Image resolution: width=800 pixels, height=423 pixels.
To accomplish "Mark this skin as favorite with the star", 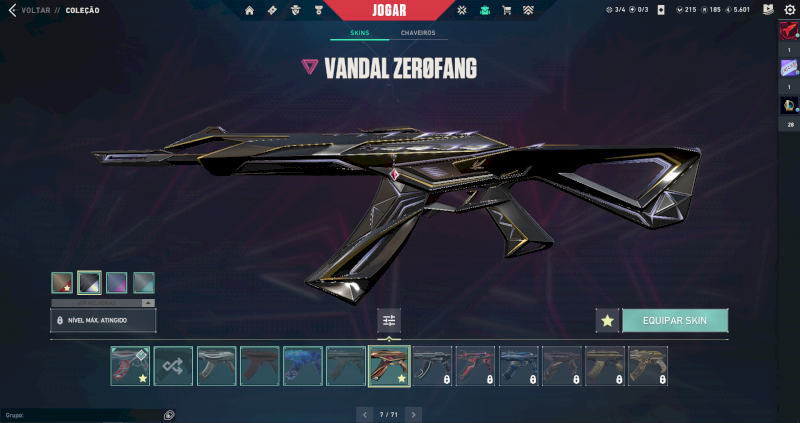I will point(606,321).
